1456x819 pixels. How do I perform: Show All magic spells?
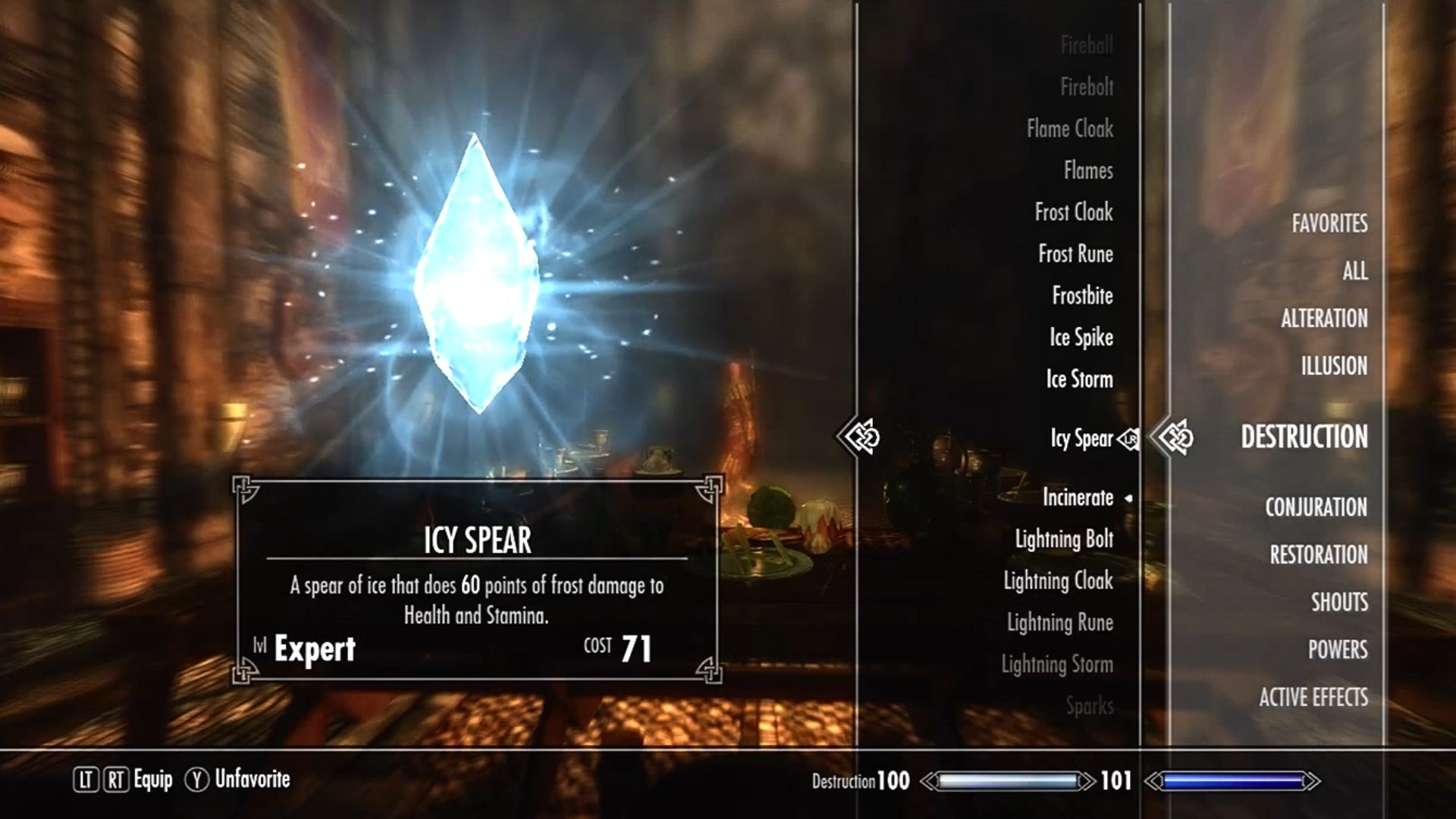tap(1354, 271)
